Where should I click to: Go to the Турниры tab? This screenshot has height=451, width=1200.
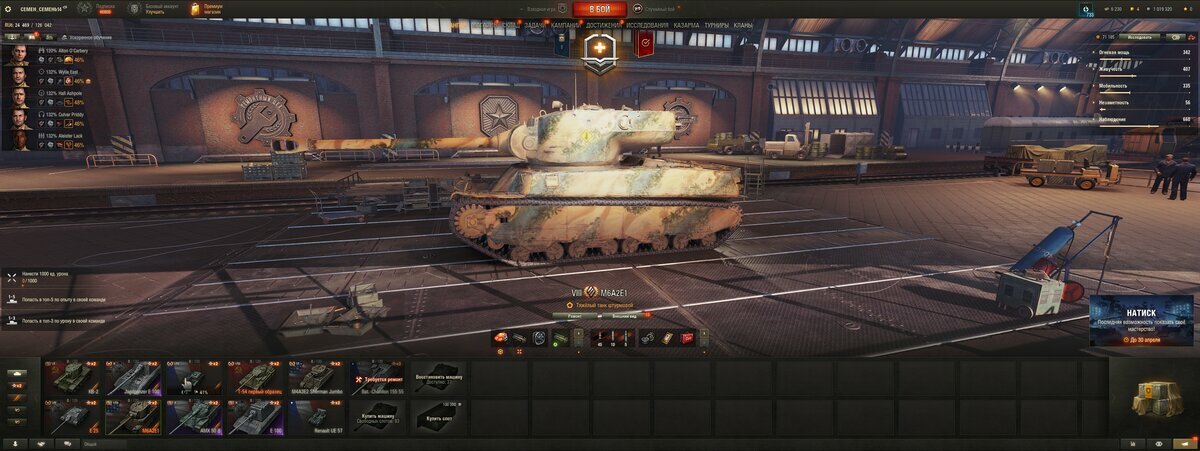(x=716, y=25)
